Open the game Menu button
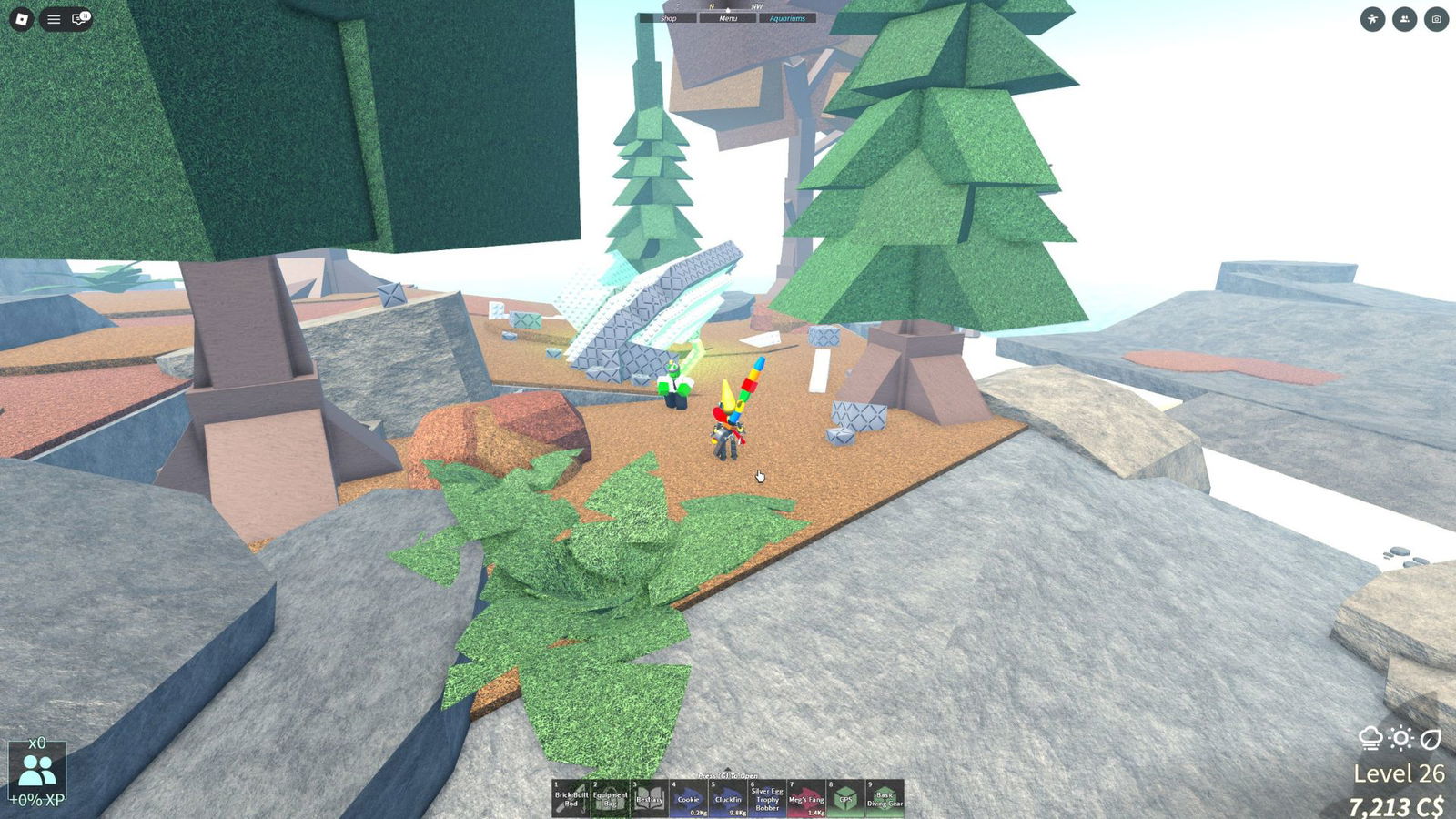The height and width of the screenshot is (819, 1456). click(x=728, y=18)
